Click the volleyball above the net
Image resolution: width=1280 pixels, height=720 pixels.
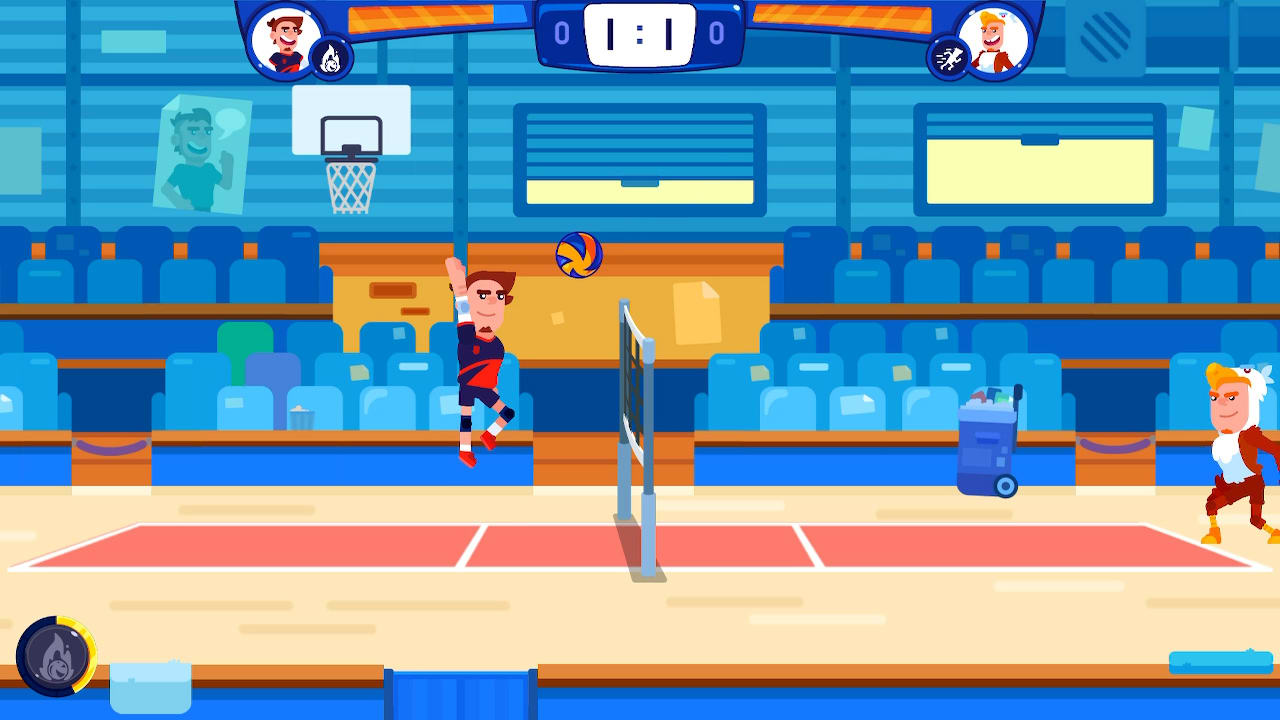click(x=578, y=255)
